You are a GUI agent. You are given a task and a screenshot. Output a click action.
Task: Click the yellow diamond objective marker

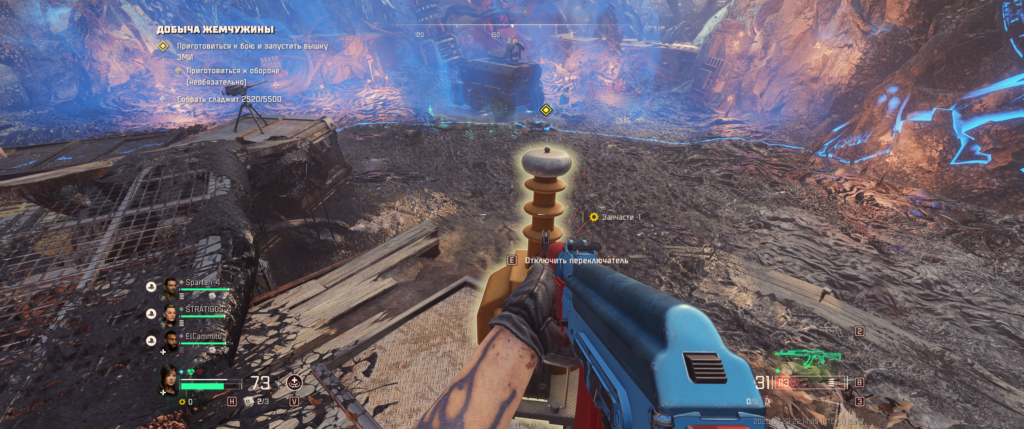(x=546, y=110)
